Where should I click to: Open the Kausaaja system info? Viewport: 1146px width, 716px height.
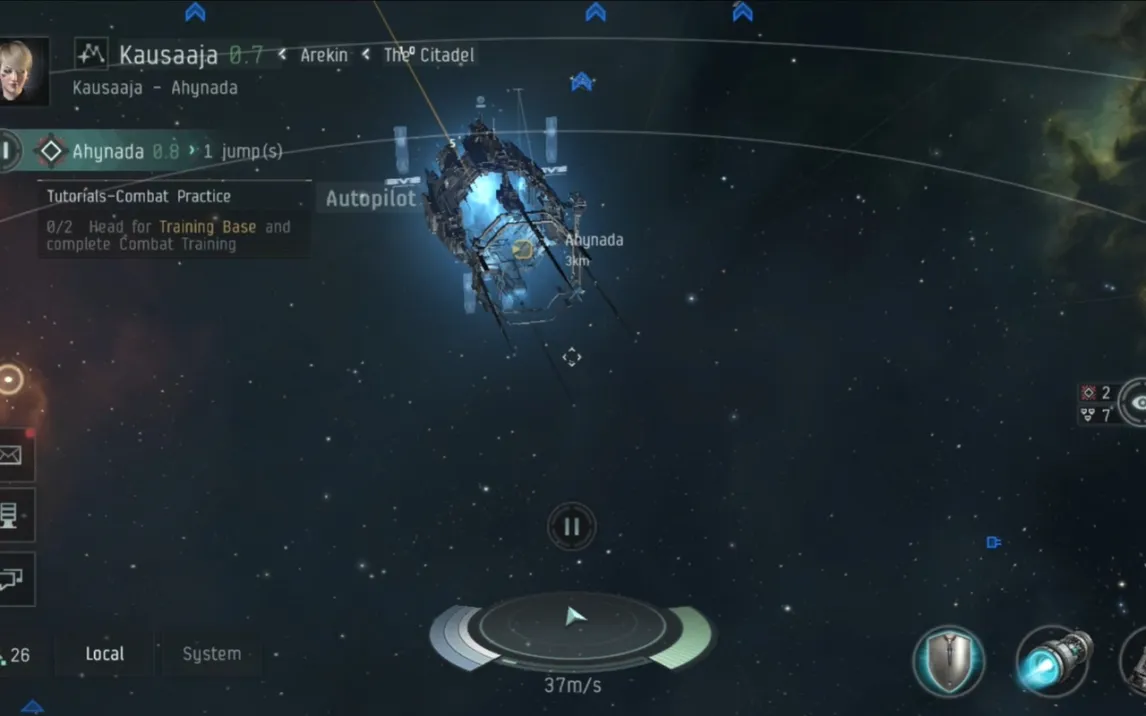point(168,54)
